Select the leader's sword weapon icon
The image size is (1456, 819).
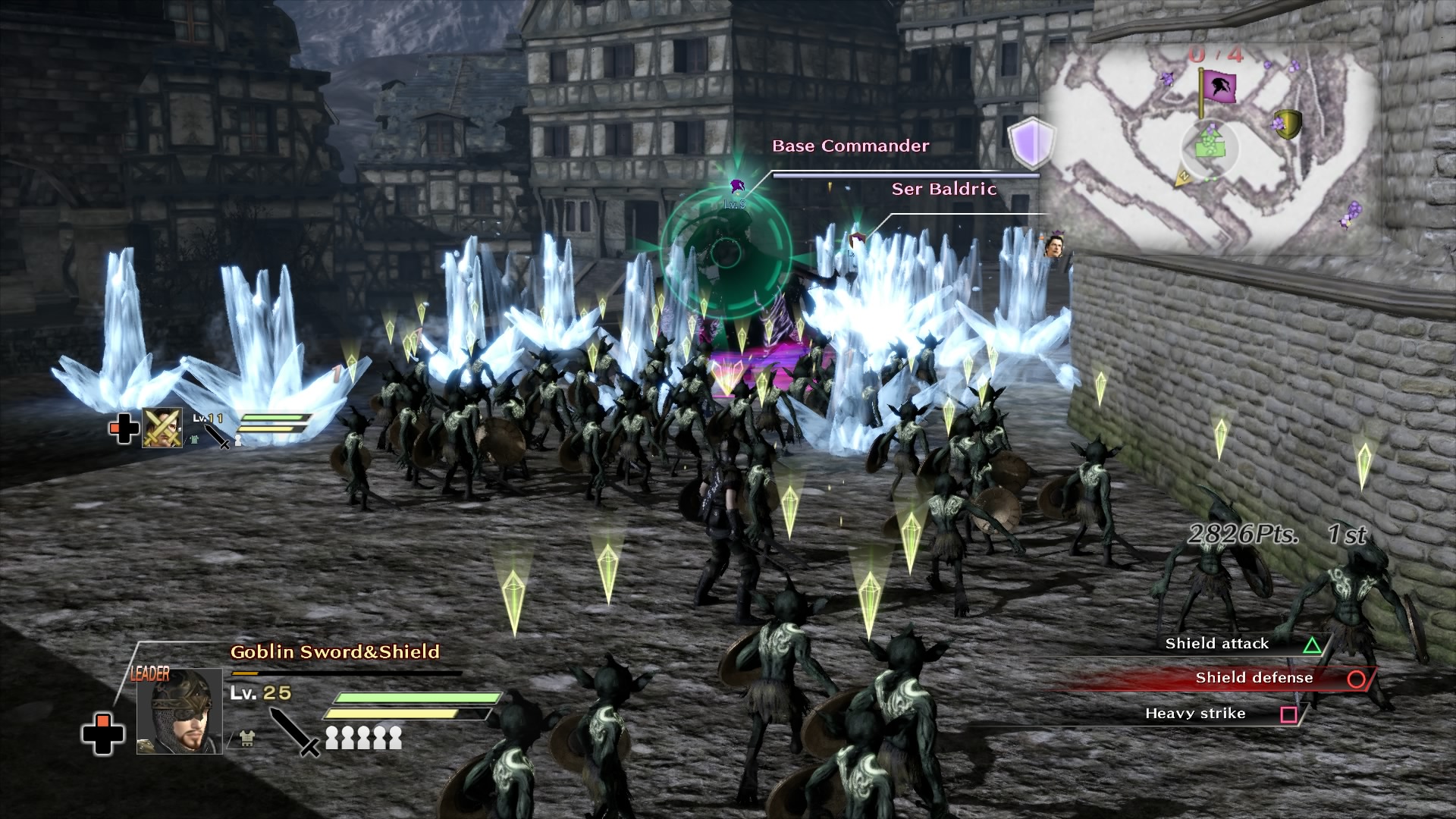(294, 731)
